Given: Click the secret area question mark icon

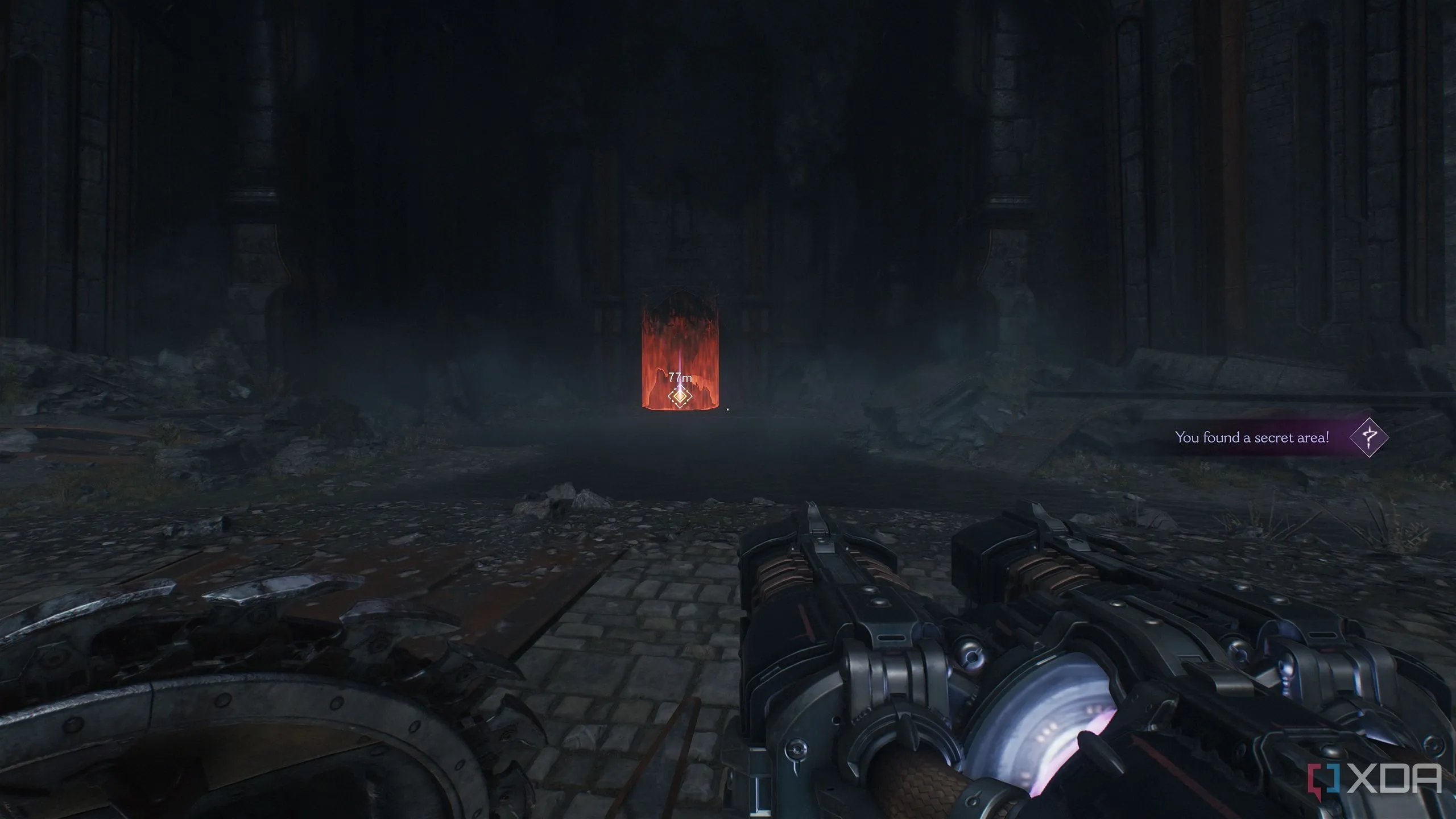Looking at the screenshot, I should click(x=1369, y=437).
